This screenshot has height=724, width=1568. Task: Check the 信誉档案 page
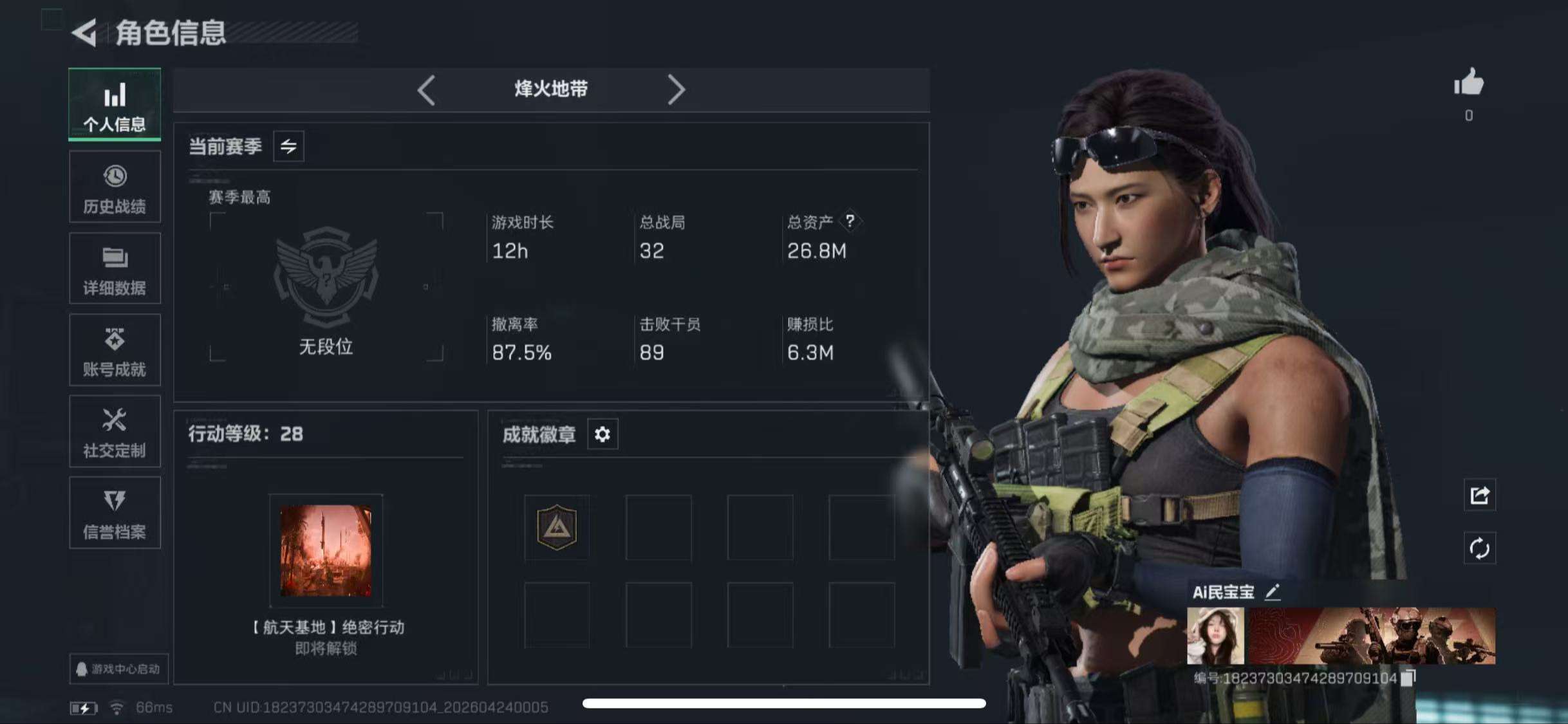point(115,514)
